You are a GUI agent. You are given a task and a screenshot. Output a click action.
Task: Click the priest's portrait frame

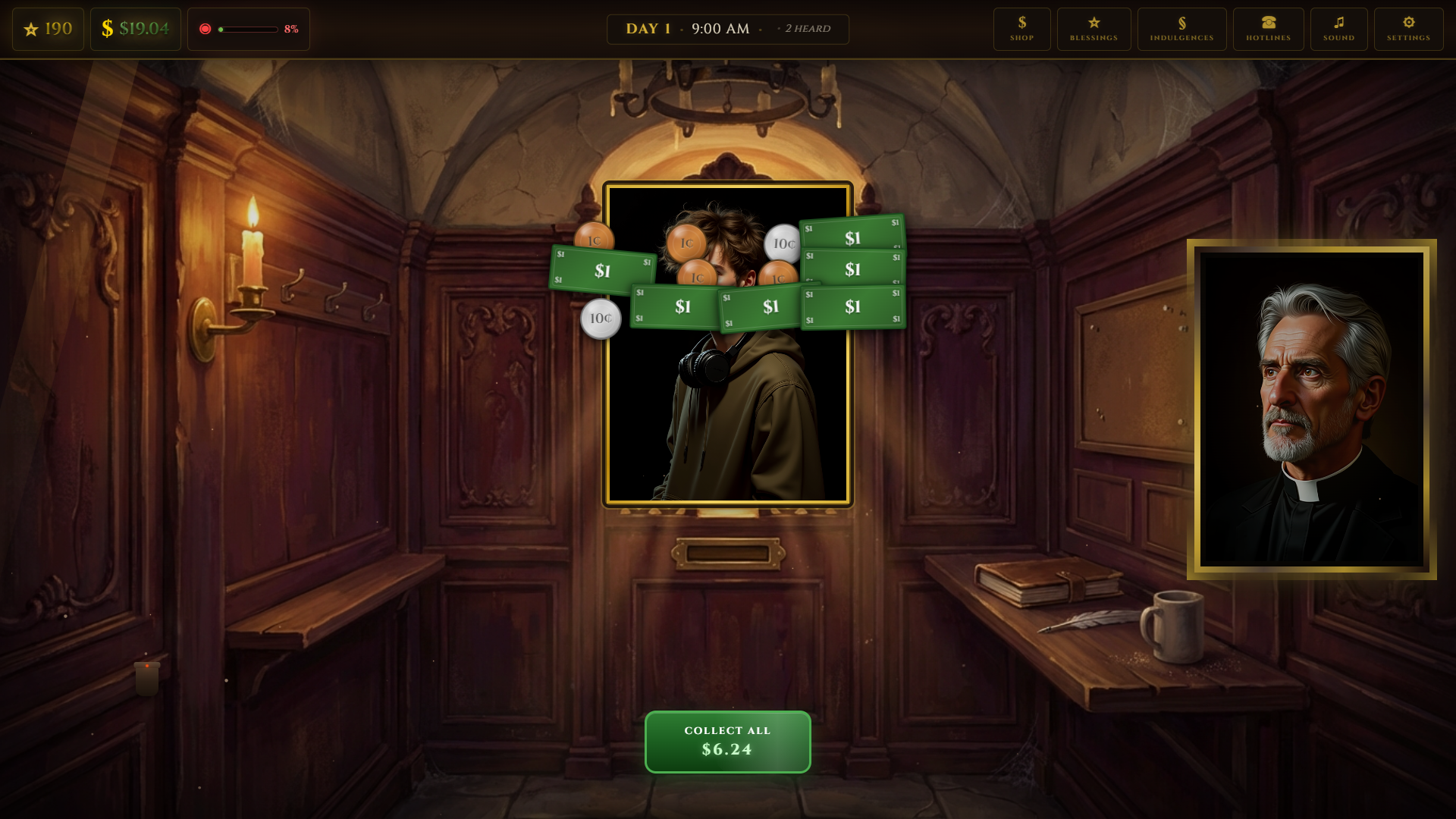pos(1311,409)
